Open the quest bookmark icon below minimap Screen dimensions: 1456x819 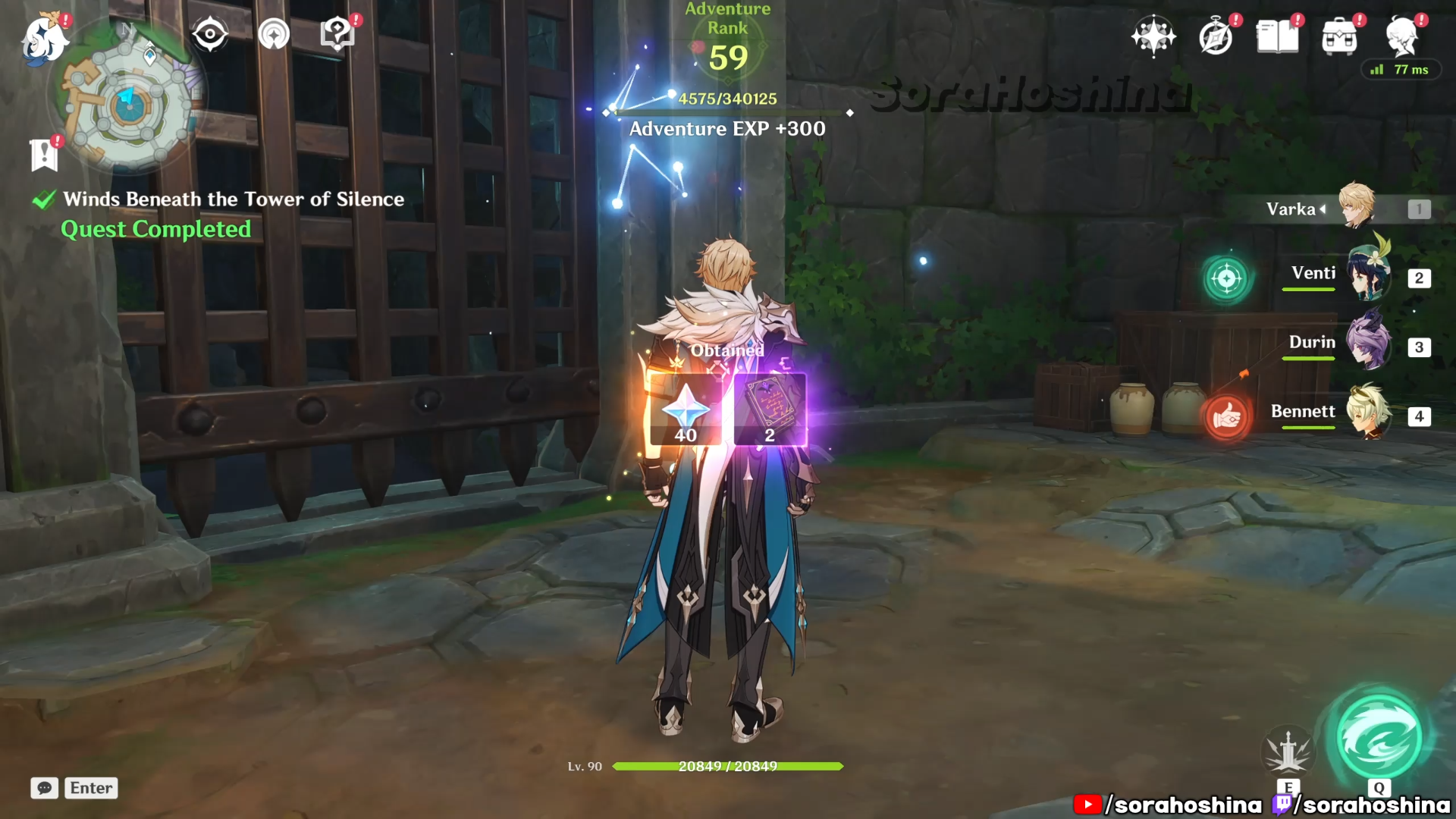(x=44, y=155)
